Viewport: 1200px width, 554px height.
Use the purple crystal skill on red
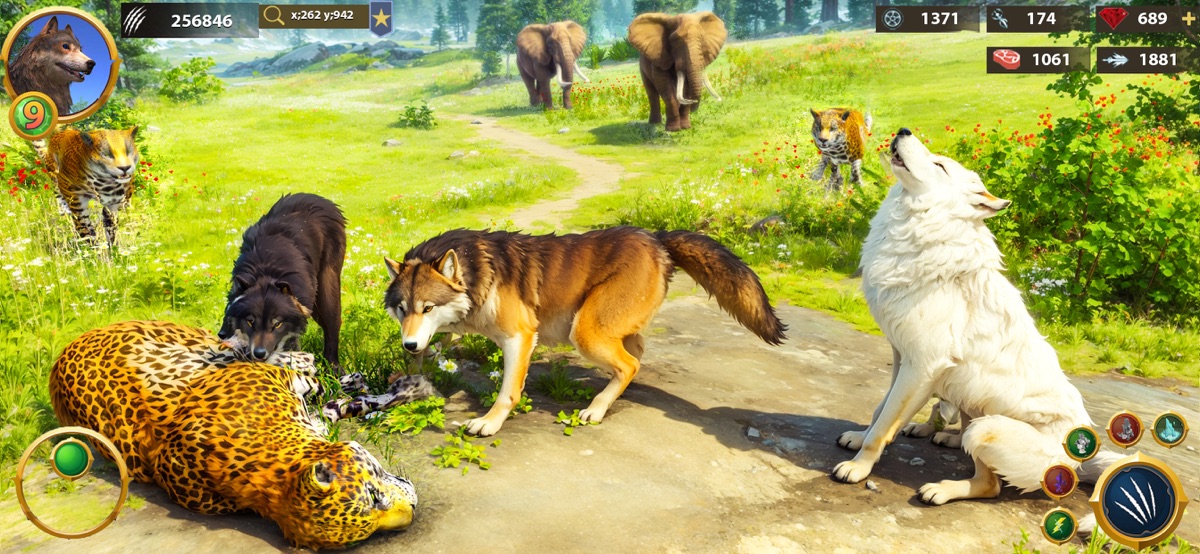coord(1059,481)
